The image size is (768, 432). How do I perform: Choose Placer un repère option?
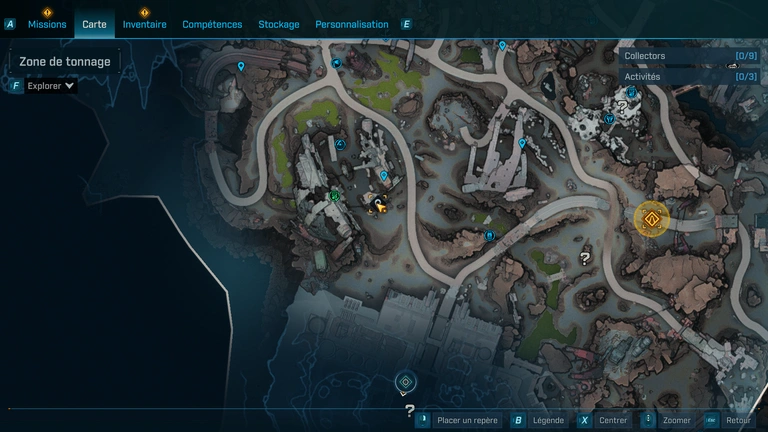pyautogui.click(x=467, y=421)
